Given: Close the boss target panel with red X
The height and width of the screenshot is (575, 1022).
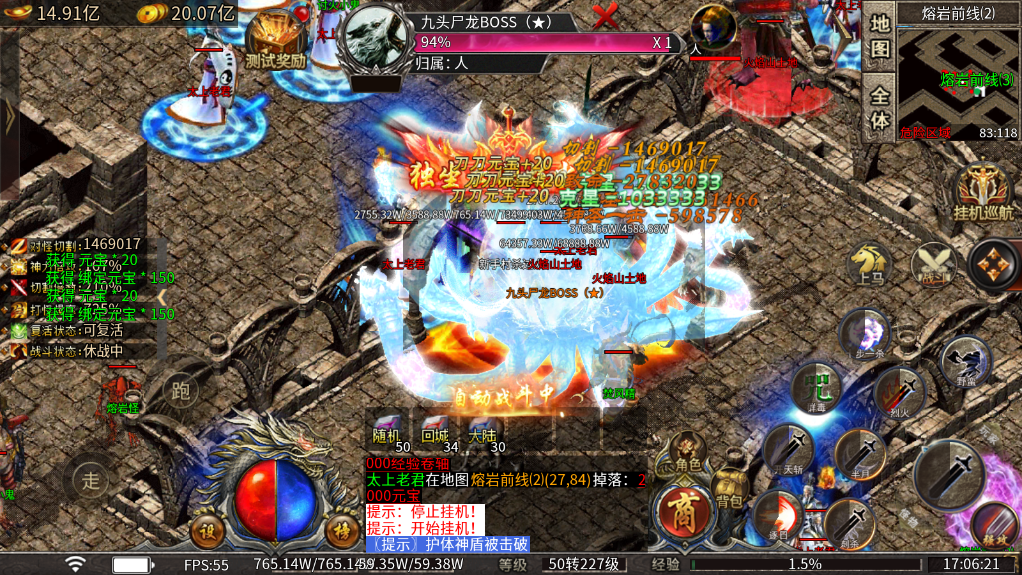Looking at the screenshot, I should [x=605, y=16].
